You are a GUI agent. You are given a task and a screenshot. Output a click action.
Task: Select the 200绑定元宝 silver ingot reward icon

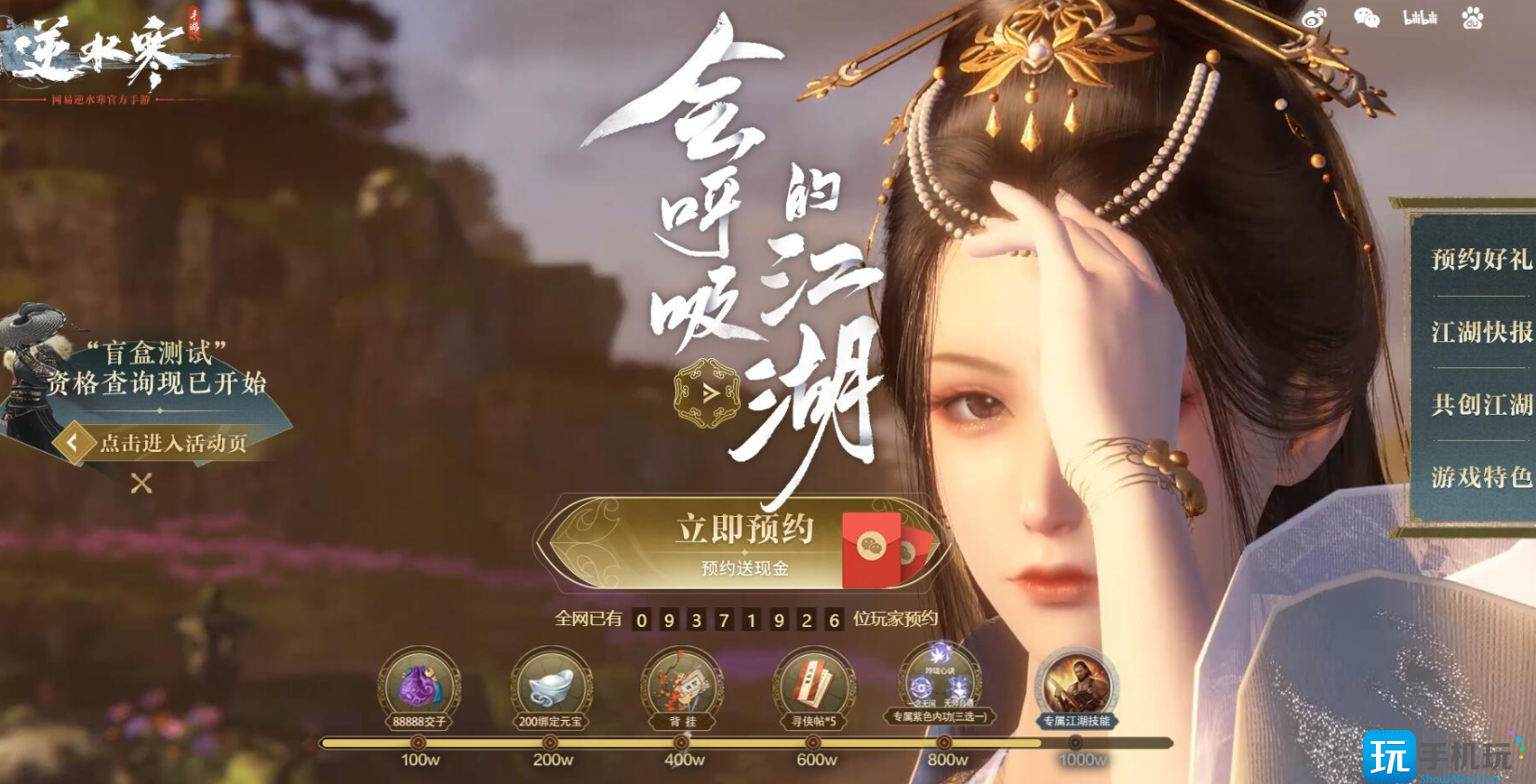pyautogui.click(x=551, y=685)
